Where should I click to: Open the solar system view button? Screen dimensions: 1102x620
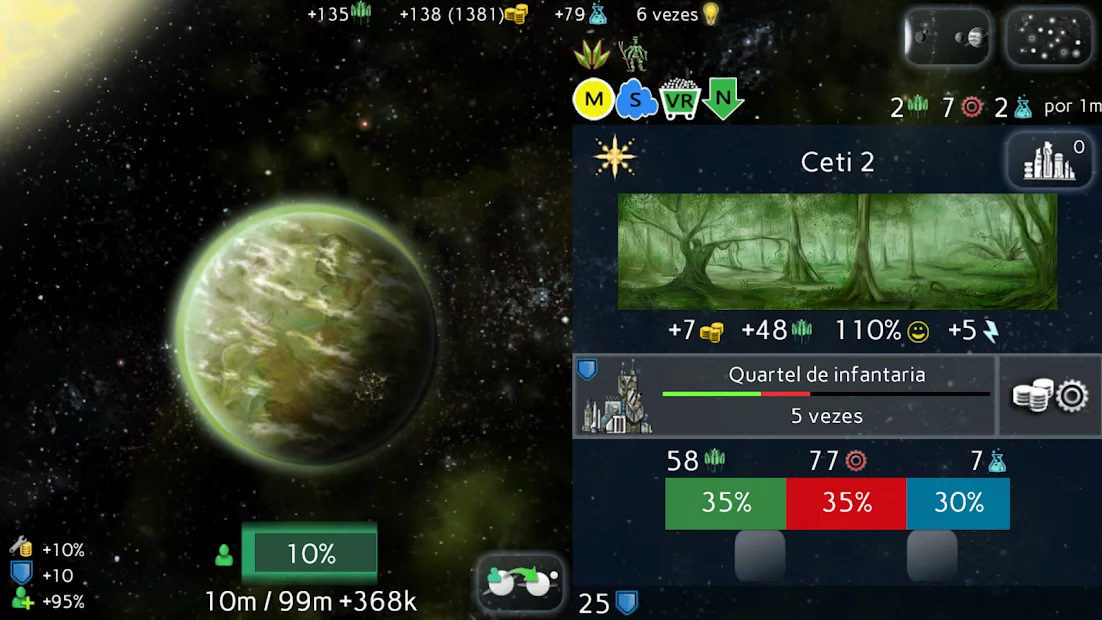946,38
